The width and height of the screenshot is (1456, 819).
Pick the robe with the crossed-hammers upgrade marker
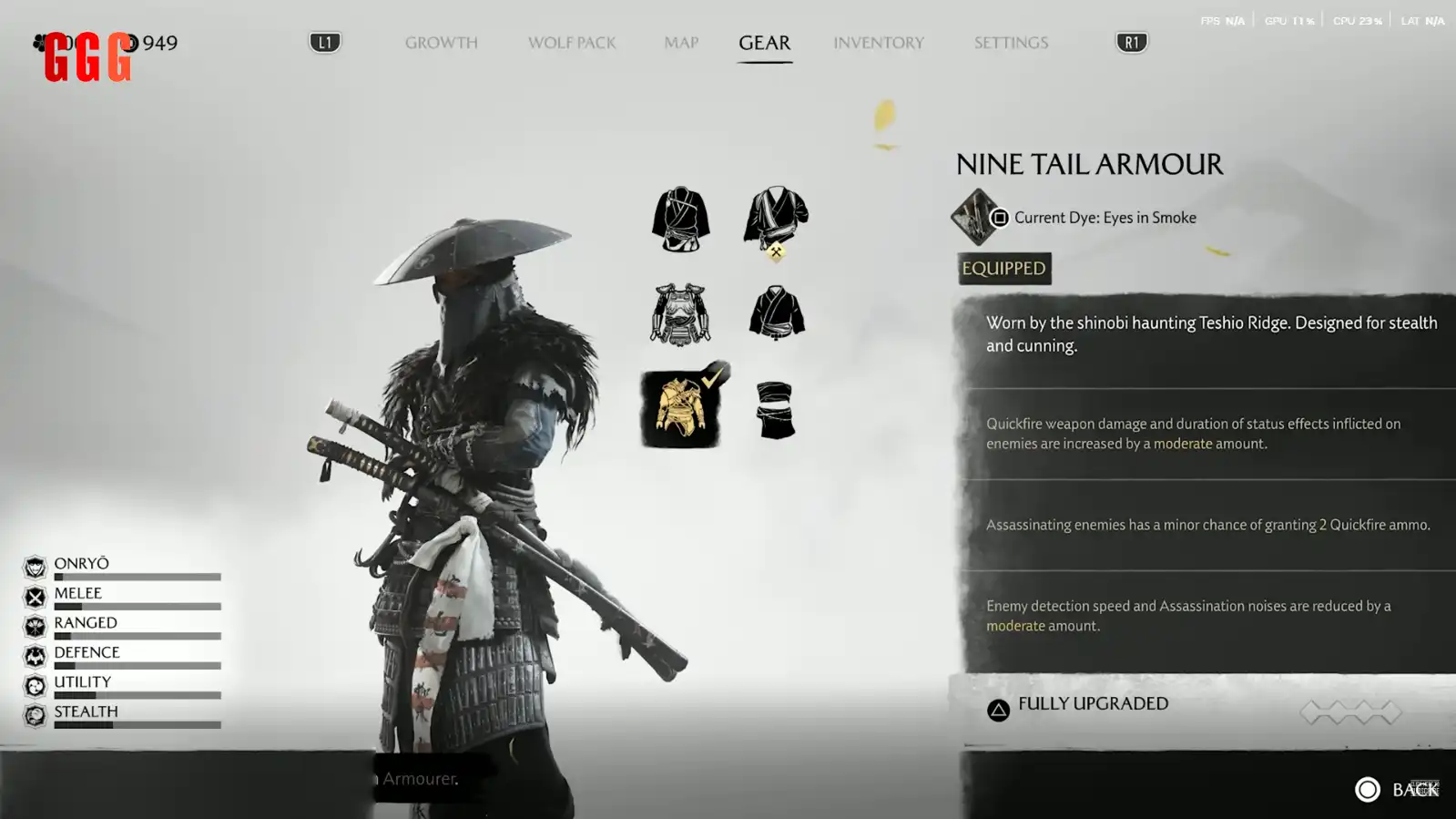[x=776, y=220]
